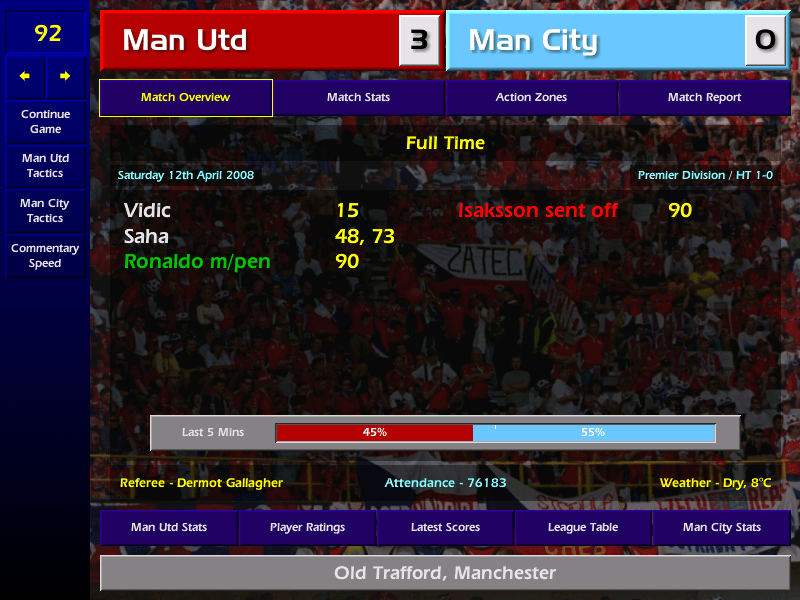Select goalscorer Saha in match overview
Viewport: 800px width, 600px height.
coord(146,237)
